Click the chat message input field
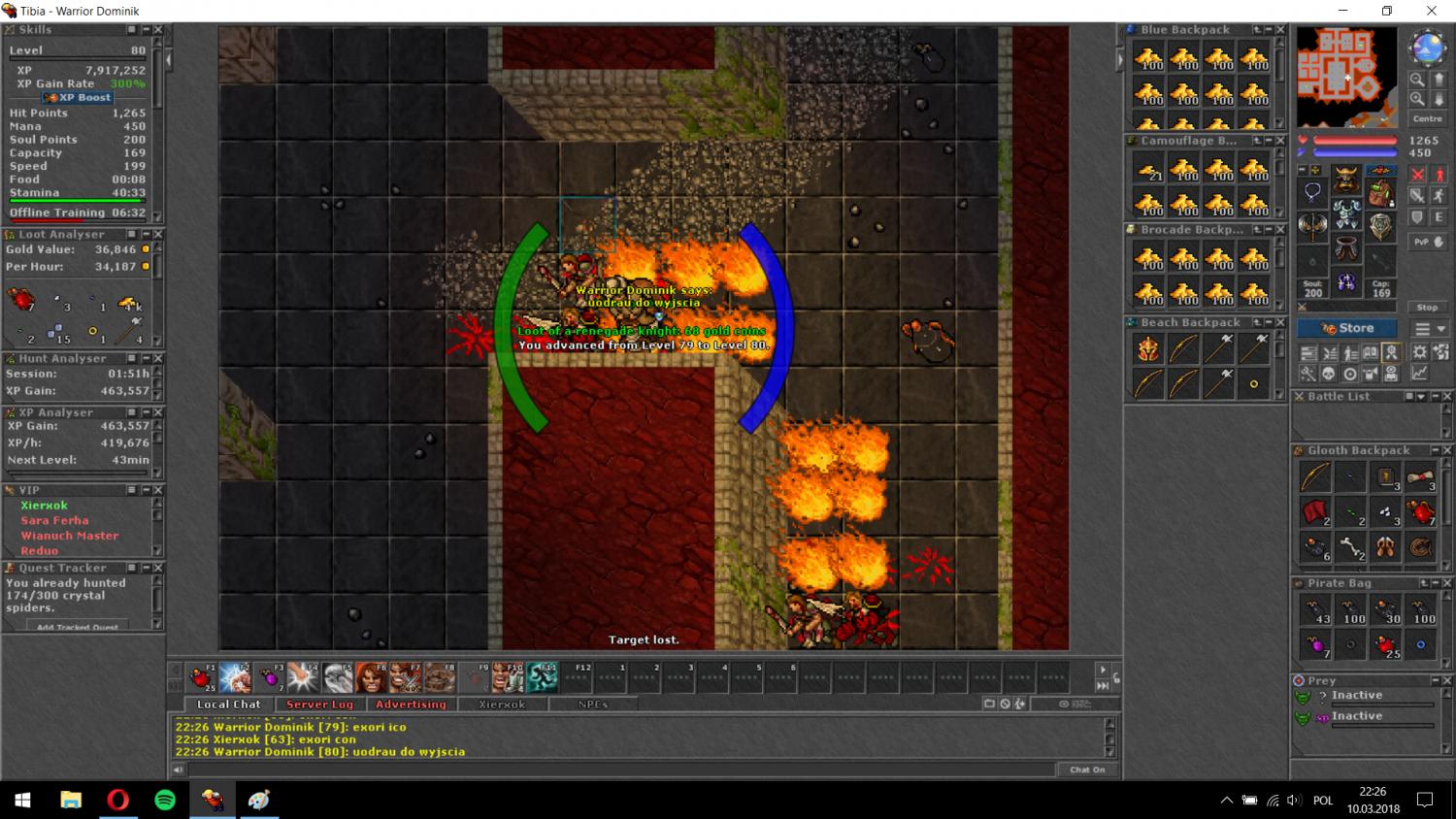The height and width of the screenshot is (819, 1456). (x=621, y=770)
